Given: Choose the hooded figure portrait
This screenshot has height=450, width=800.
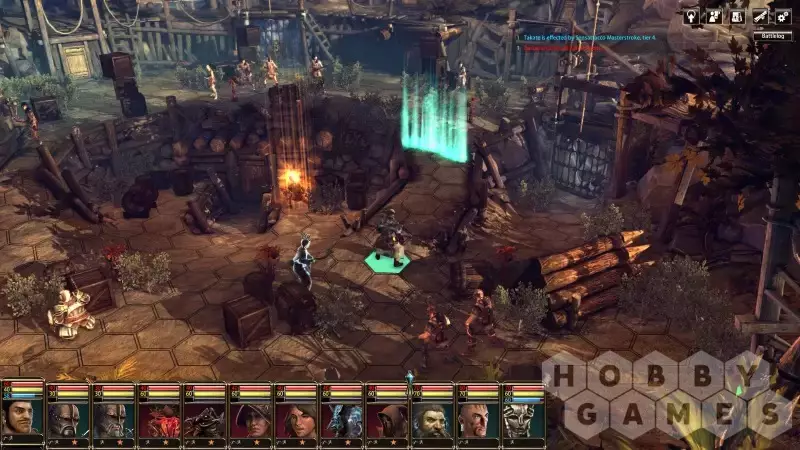Looking at the screenshot, I should coord(388,419).
